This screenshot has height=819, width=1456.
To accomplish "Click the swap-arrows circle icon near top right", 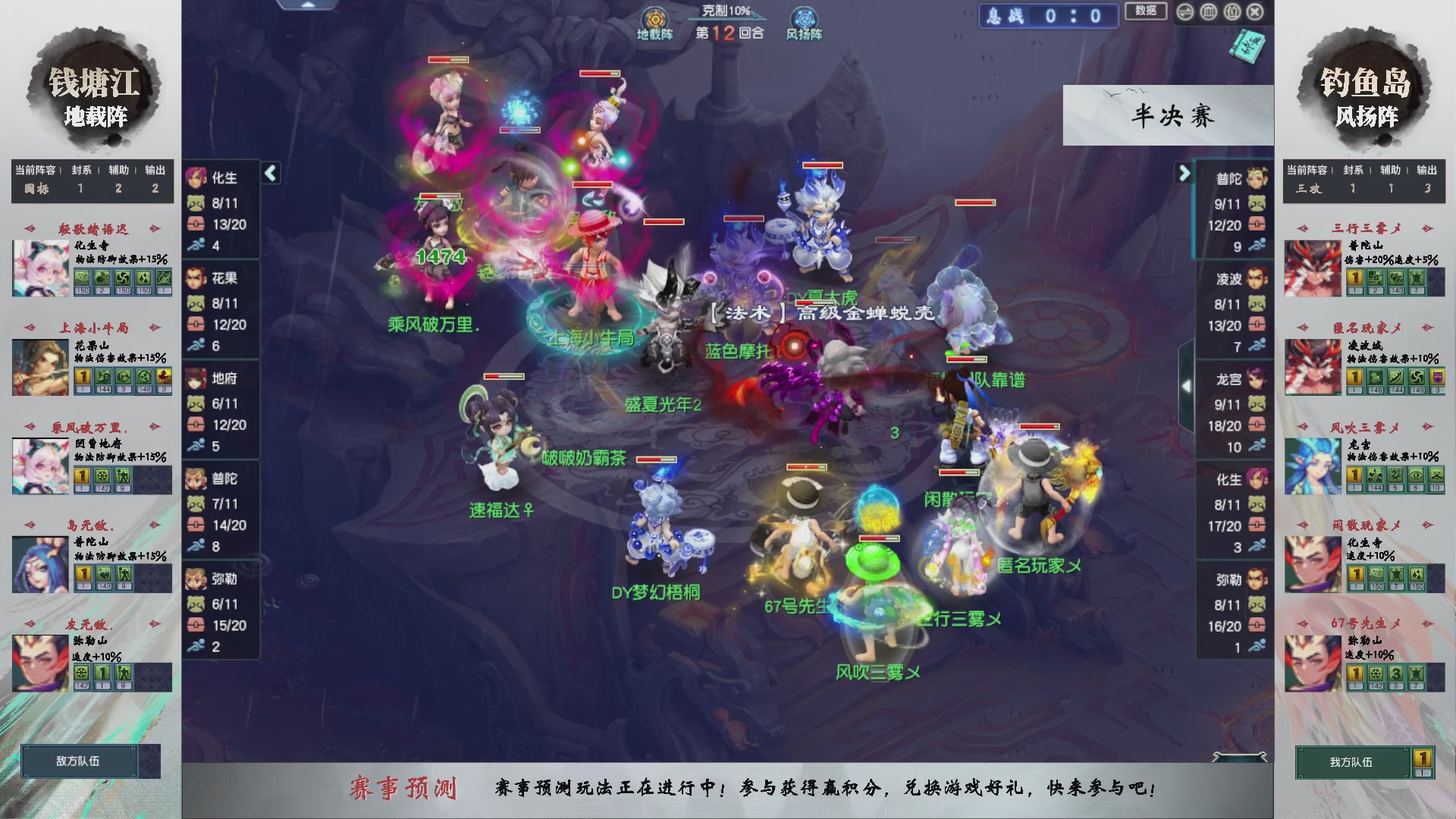I will [1185, 13].
